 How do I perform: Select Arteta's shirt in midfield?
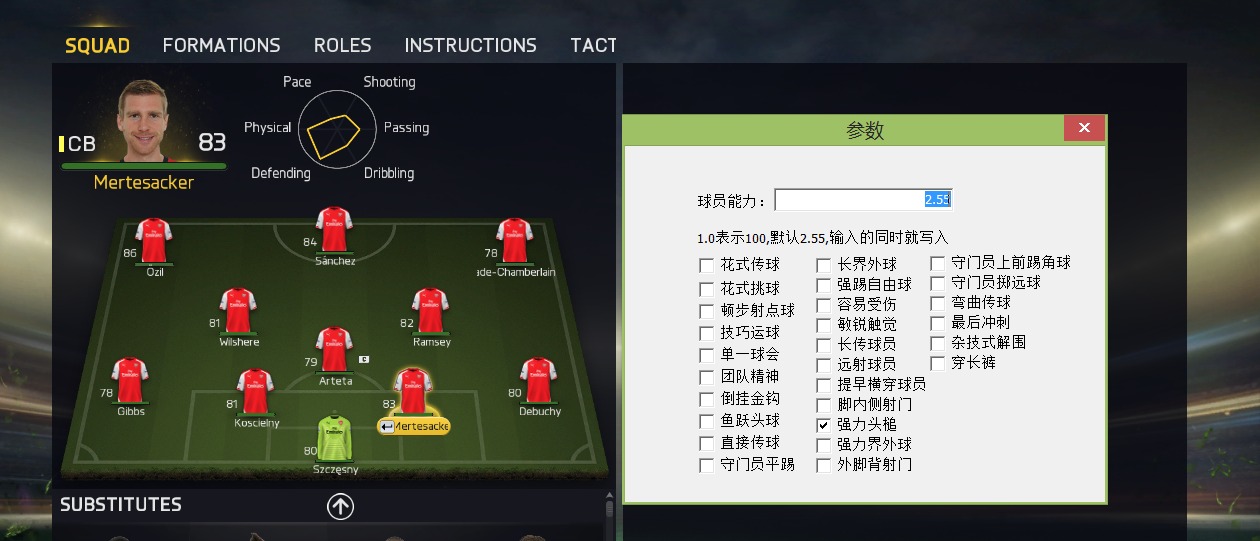point(334,349)
